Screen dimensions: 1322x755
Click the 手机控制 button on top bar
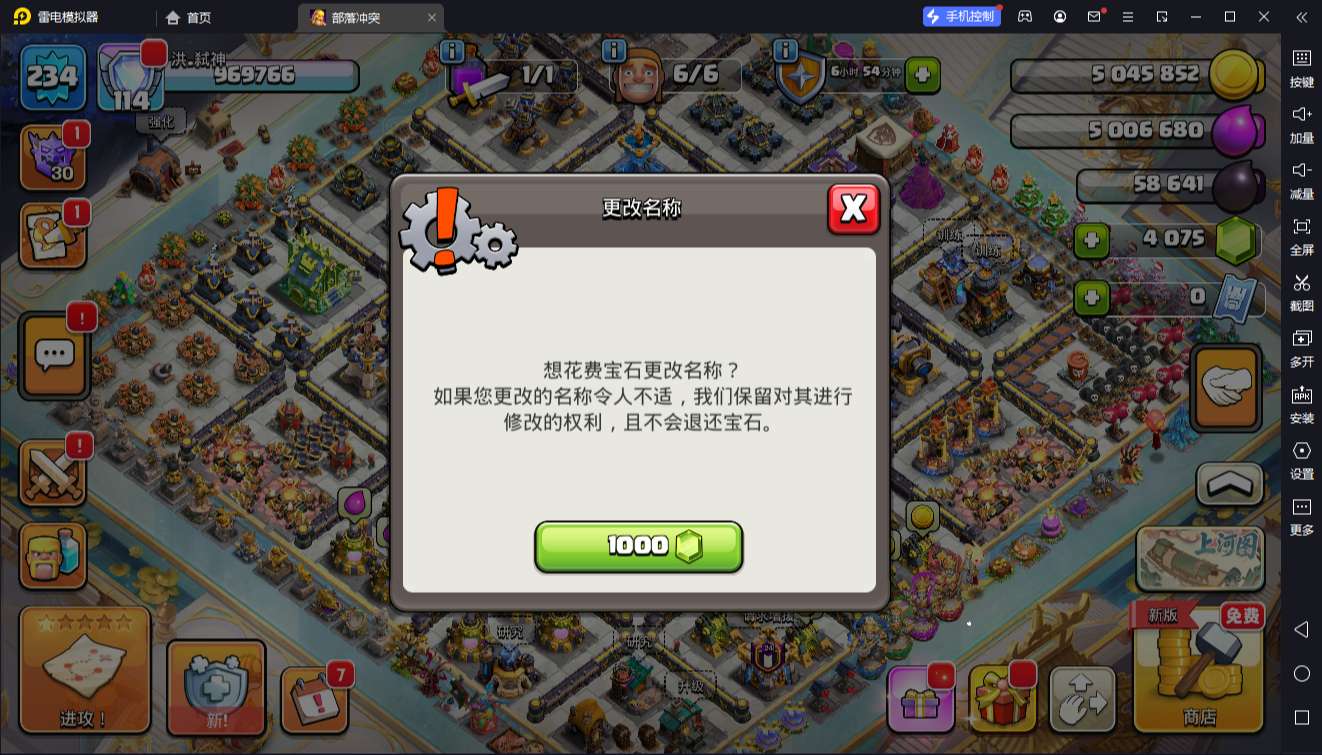tap(961, 16)
